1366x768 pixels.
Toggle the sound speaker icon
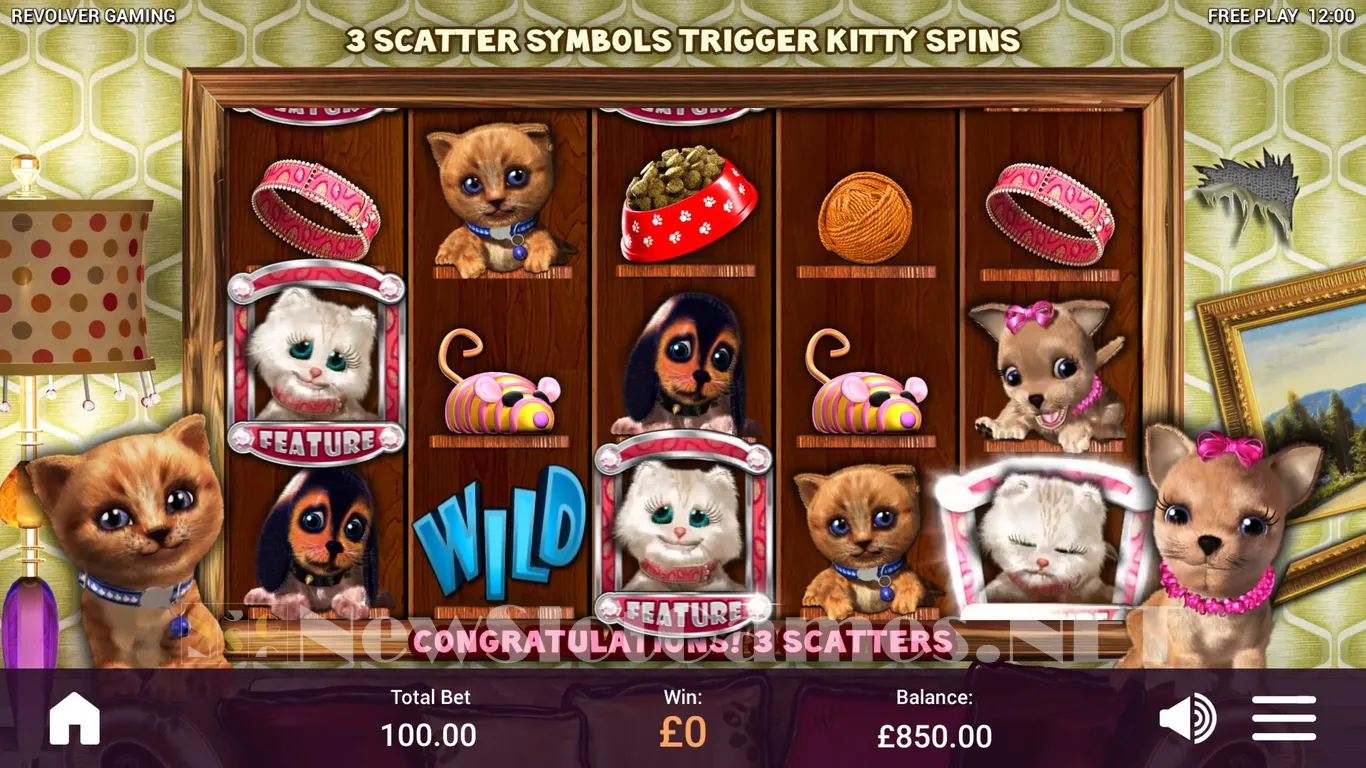pos(1187,718)
